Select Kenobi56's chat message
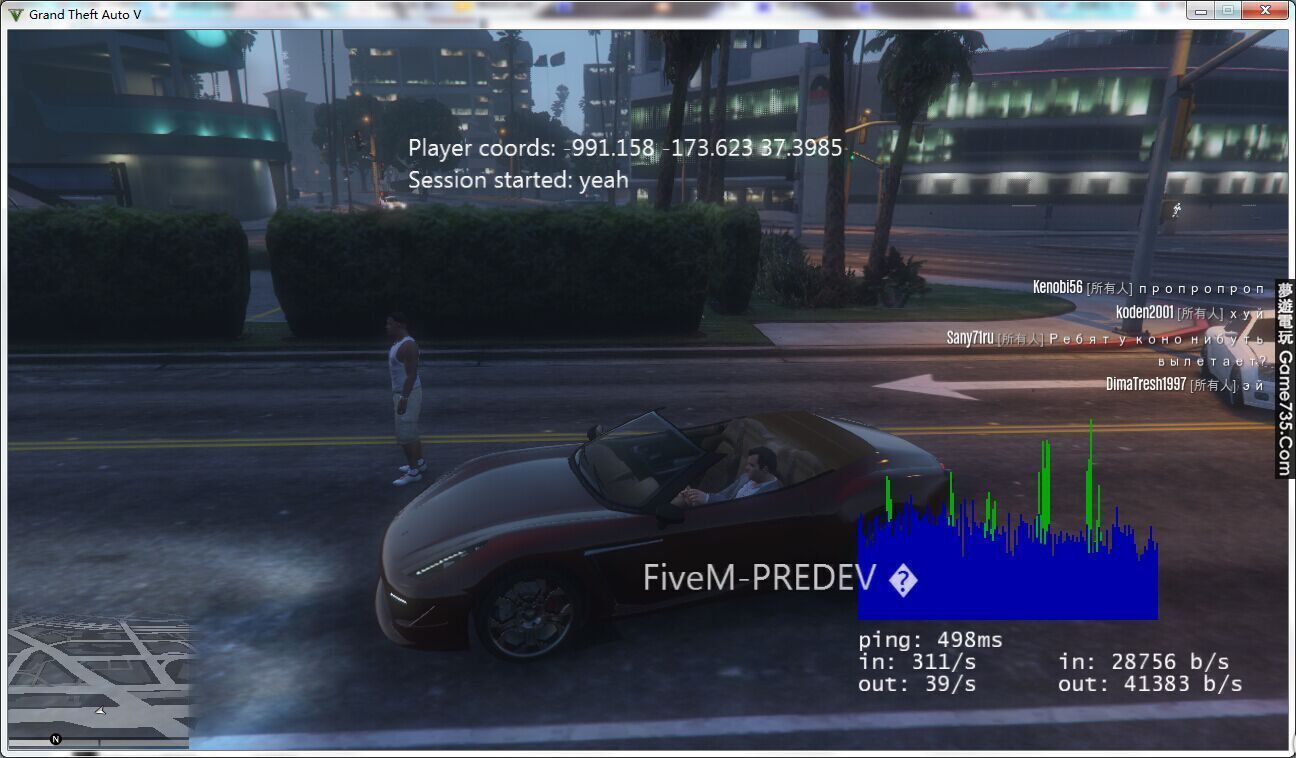This screenshot has height=758, width=1296. 1148,288
